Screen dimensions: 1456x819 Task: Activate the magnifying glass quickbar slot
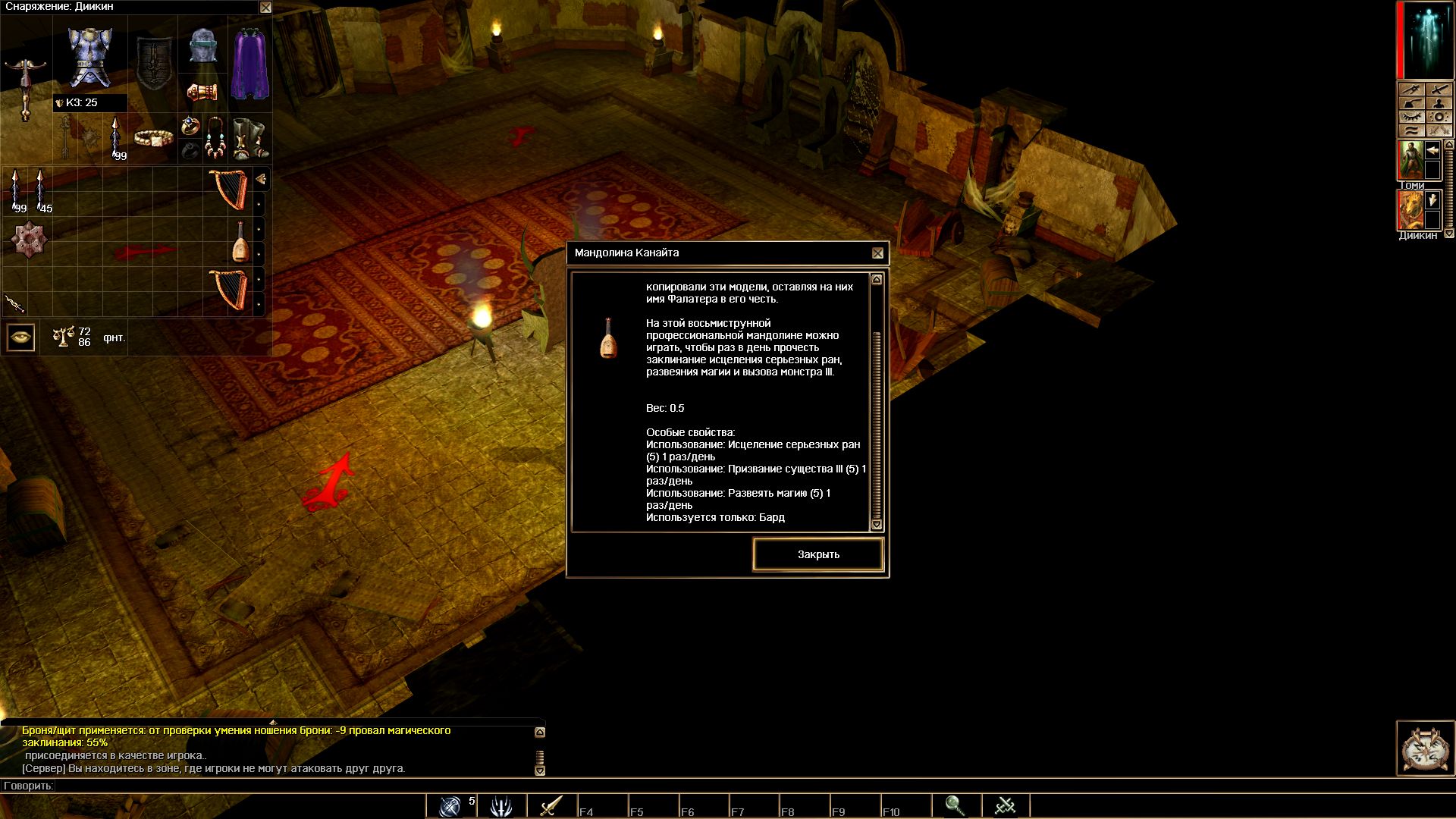[x=955, y=805]
